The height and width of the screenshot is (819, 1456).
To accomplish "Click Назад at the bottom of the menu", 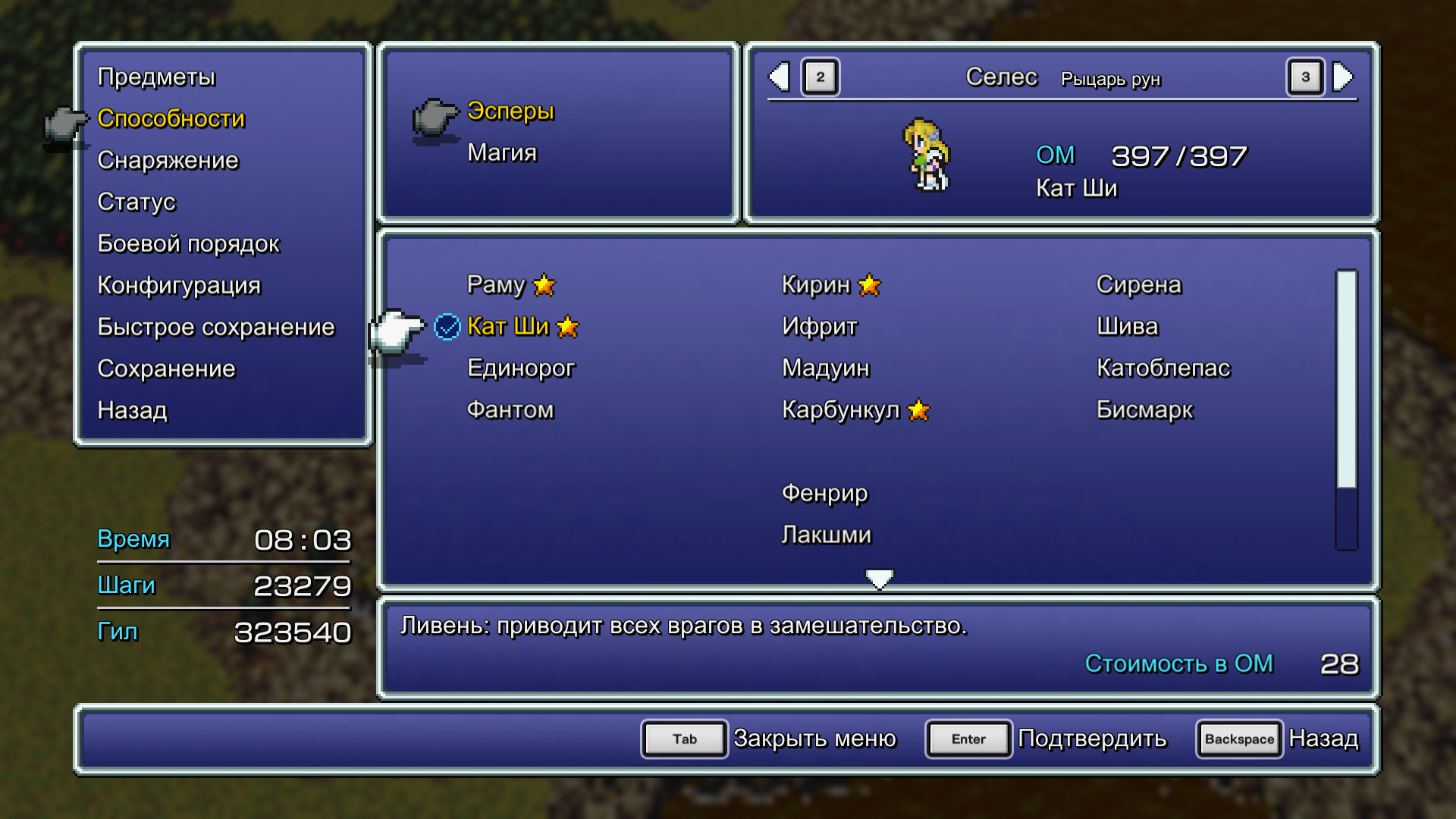I will 133,410.
